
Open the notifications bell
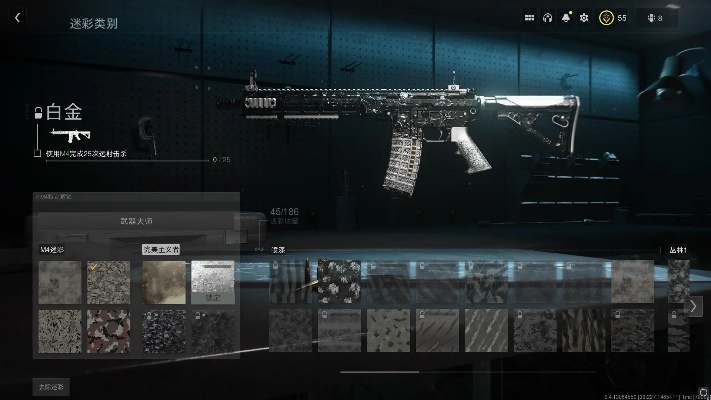tap(566, 18)
